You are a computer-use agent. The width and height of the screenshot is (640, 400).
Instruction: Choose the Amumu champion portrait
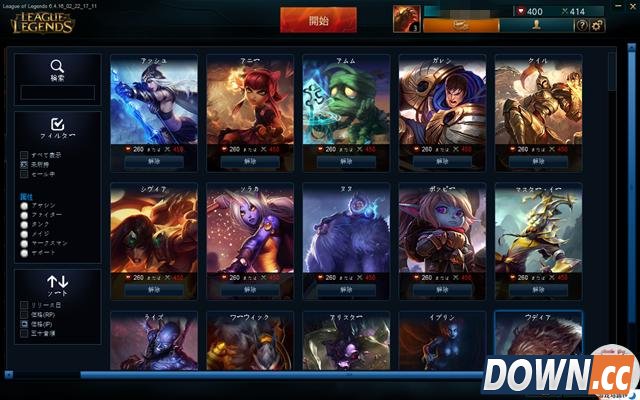(345, 101)
